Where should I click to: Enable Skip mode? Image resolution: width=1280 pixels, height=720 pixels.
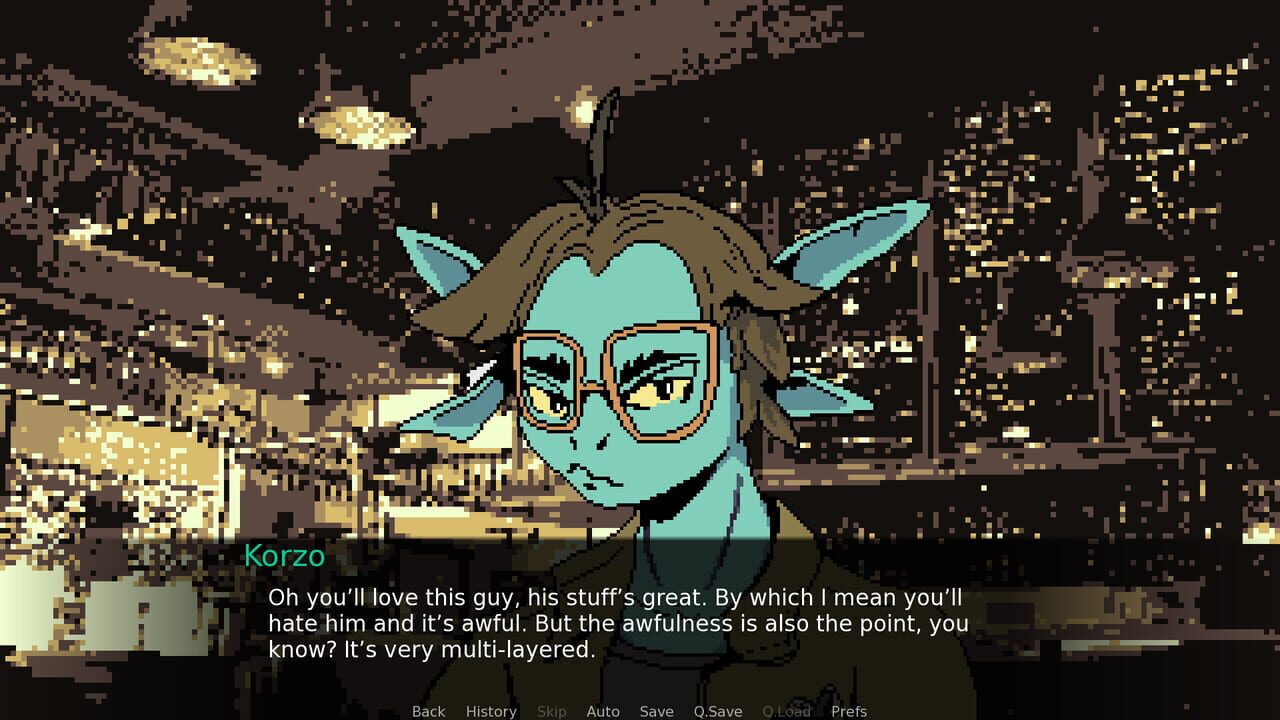click(x=551, y=711)
